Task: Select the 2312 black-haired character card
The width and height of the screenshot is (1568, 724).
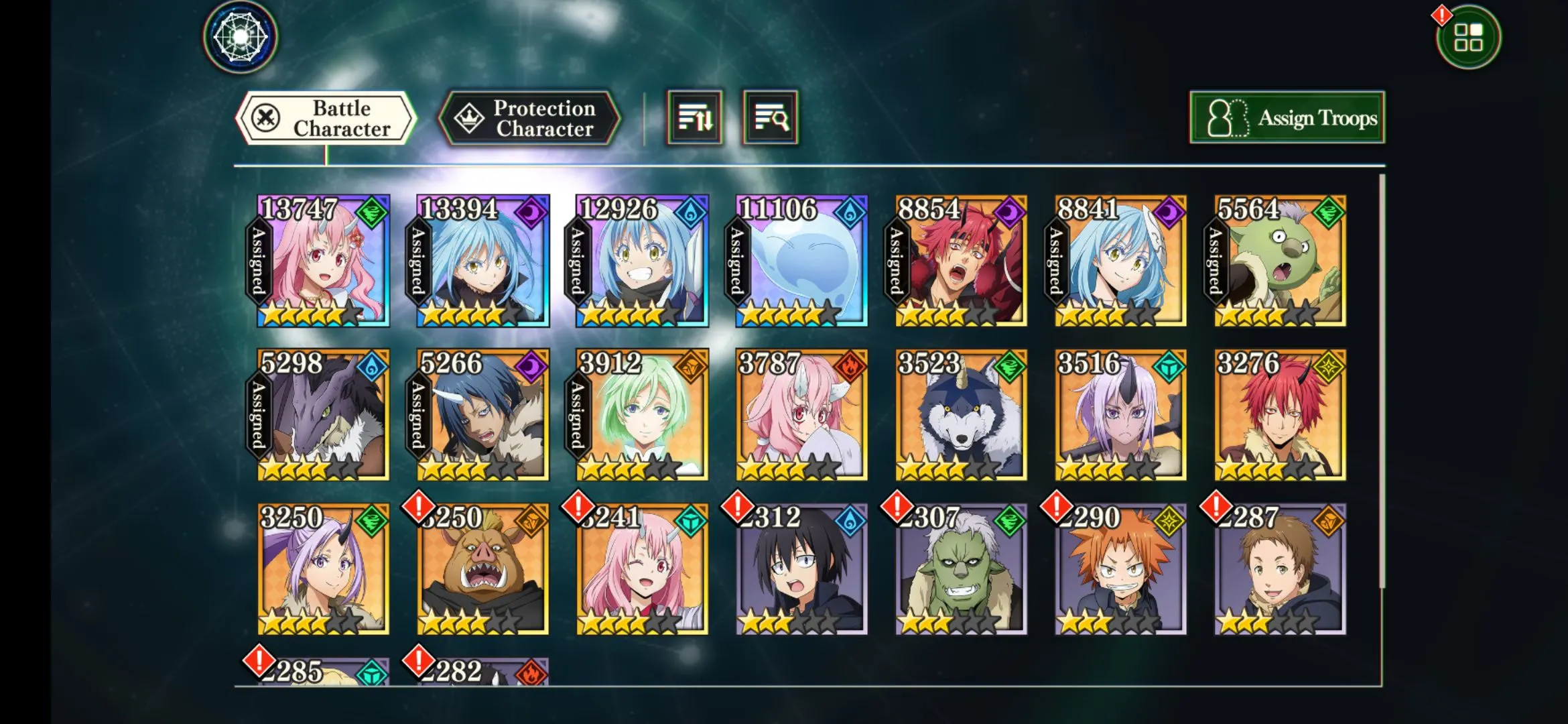Action: tap(802, 569)
